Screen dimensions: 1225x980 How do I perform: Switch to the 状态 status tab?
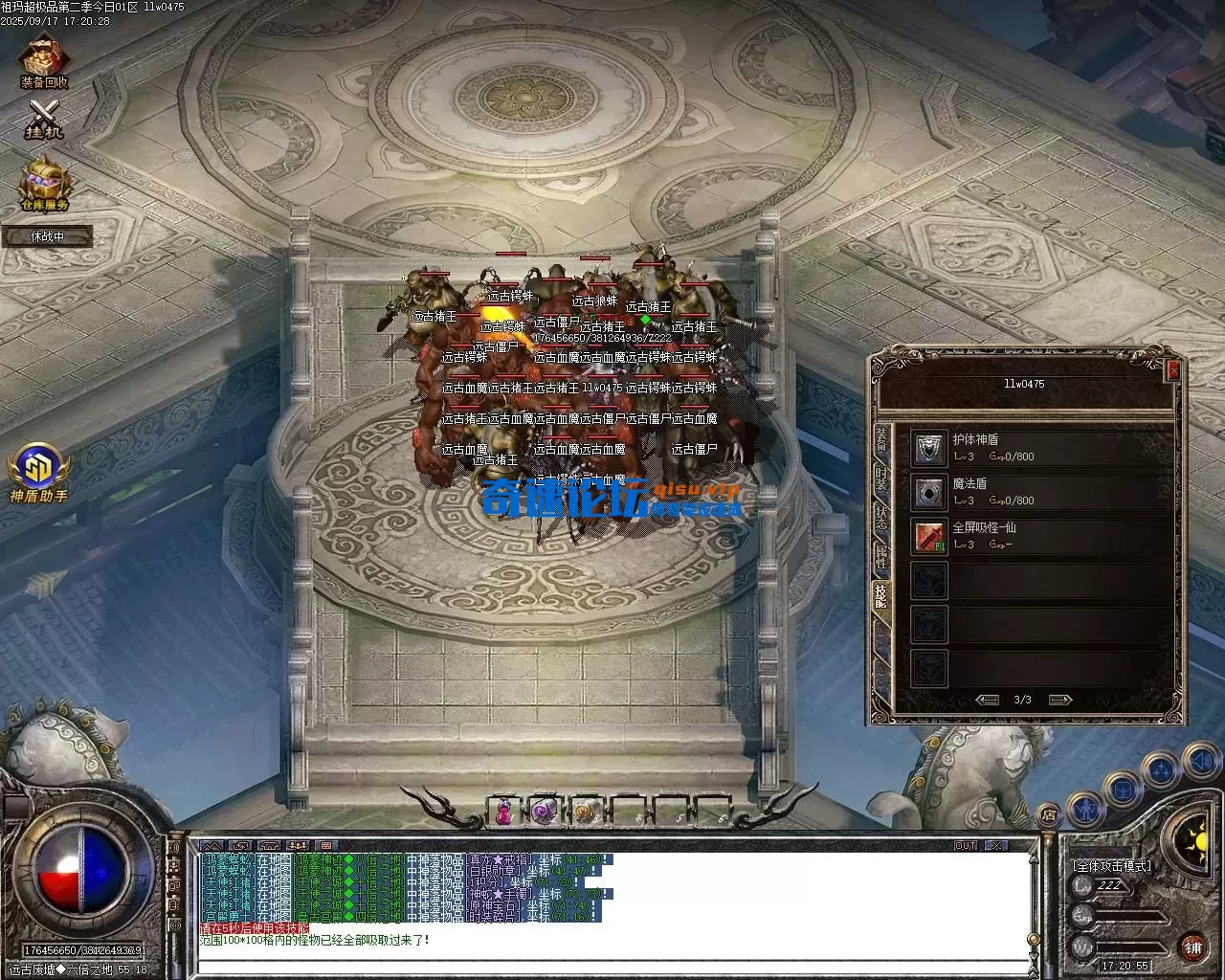coord(880,519)
